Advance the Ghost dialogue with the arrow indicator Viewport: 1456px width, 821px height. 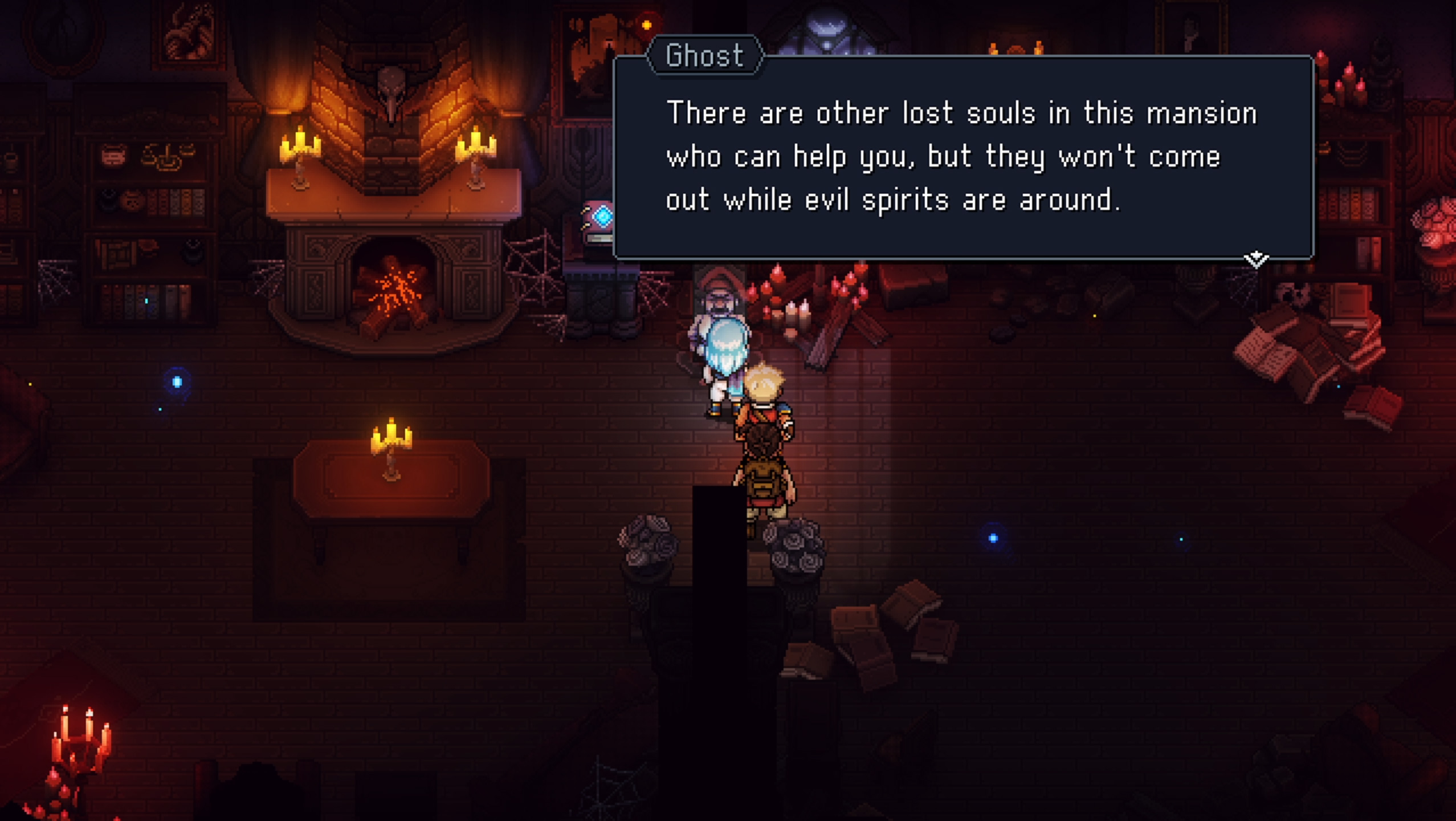pyautogui.click(x=1255, y=259)
